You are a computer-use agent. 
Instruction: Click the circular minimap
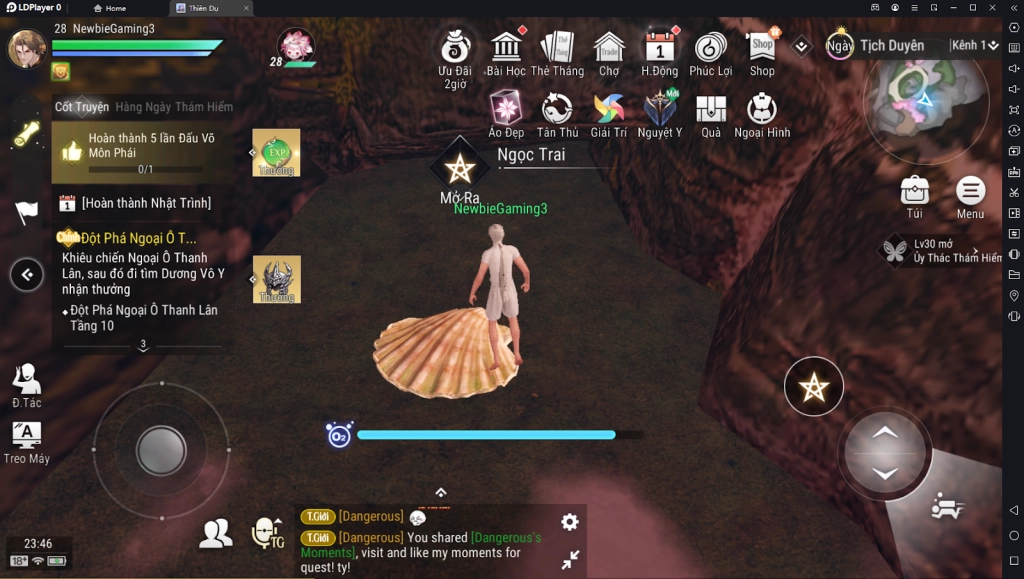point(924,102)
